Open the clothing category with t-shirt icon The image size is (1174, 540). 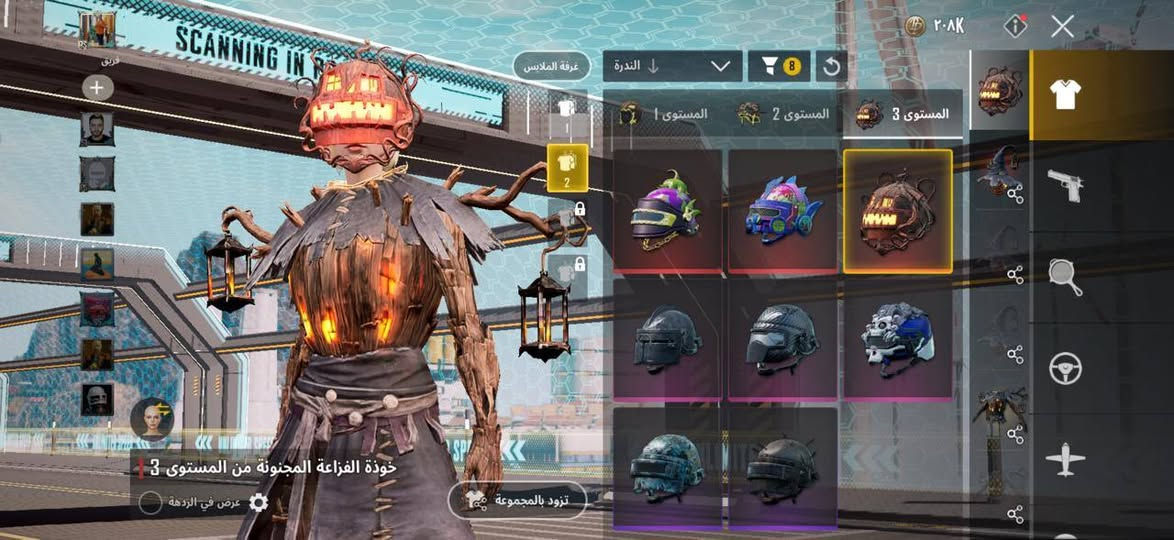click(1065, 95)
